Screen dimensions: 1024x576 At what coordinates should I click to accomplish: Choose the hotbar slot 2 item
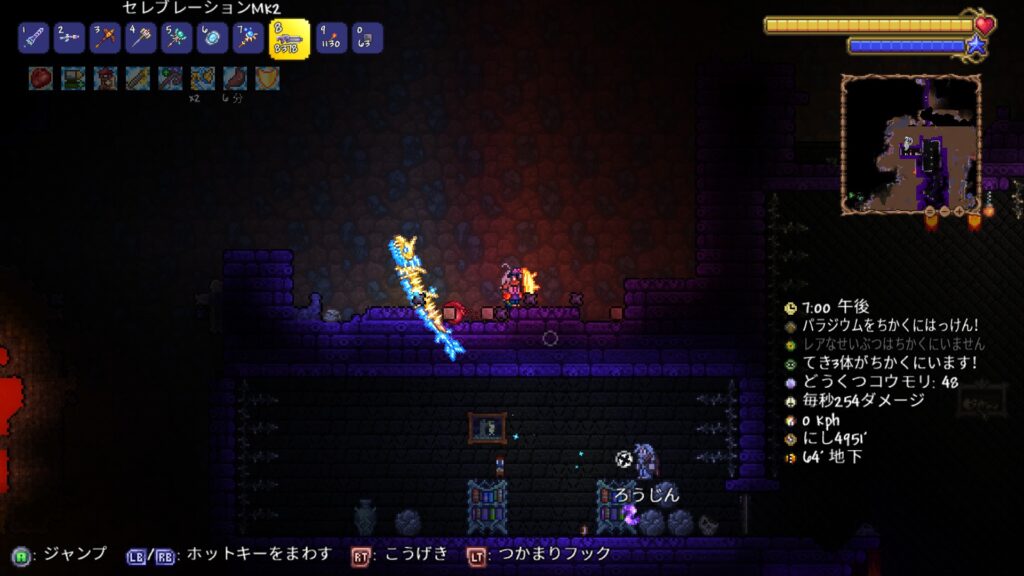tap(69, 38)
